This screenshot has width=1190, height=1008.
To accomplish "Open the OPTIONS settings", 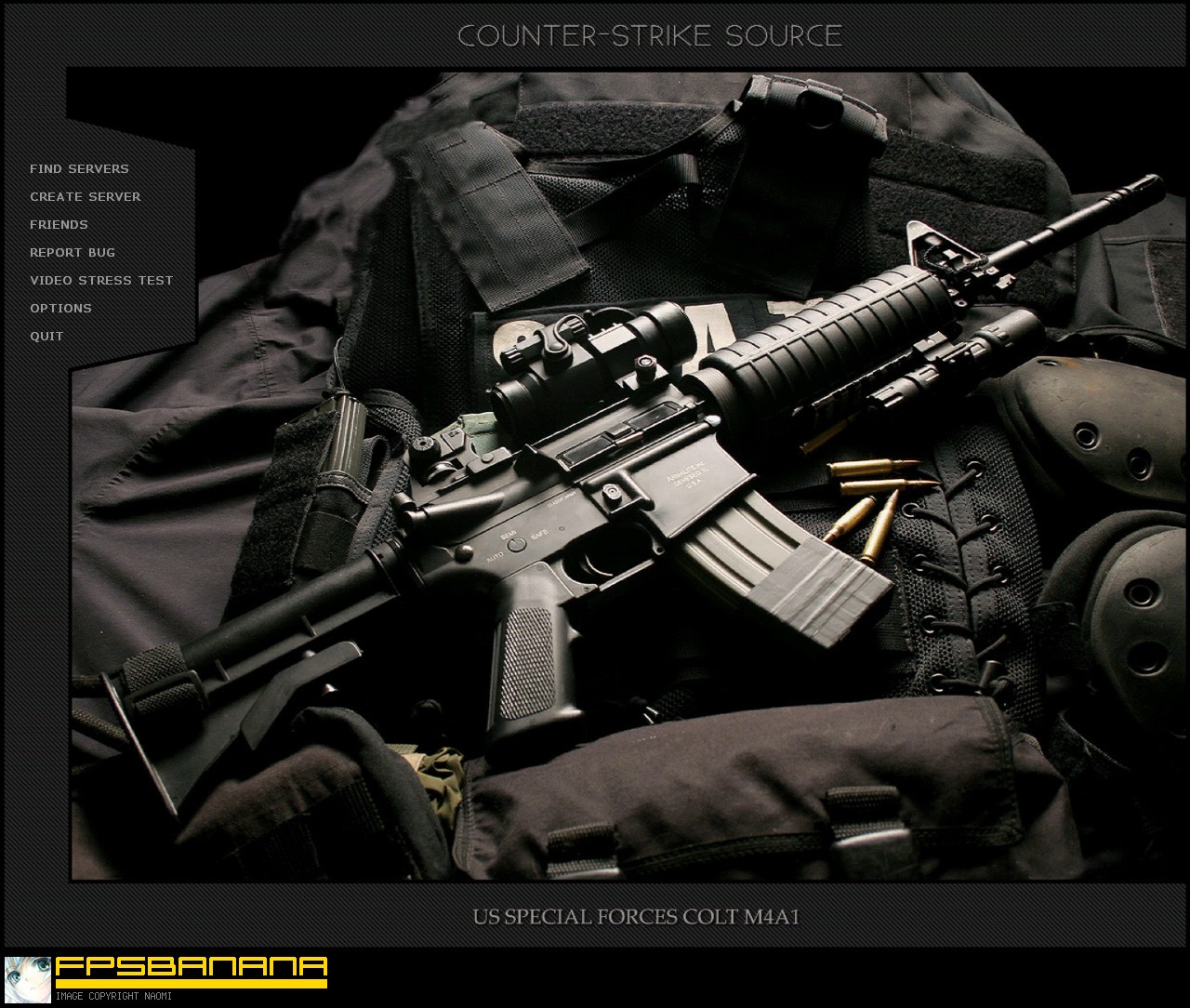I will click(x=61, y=308).
